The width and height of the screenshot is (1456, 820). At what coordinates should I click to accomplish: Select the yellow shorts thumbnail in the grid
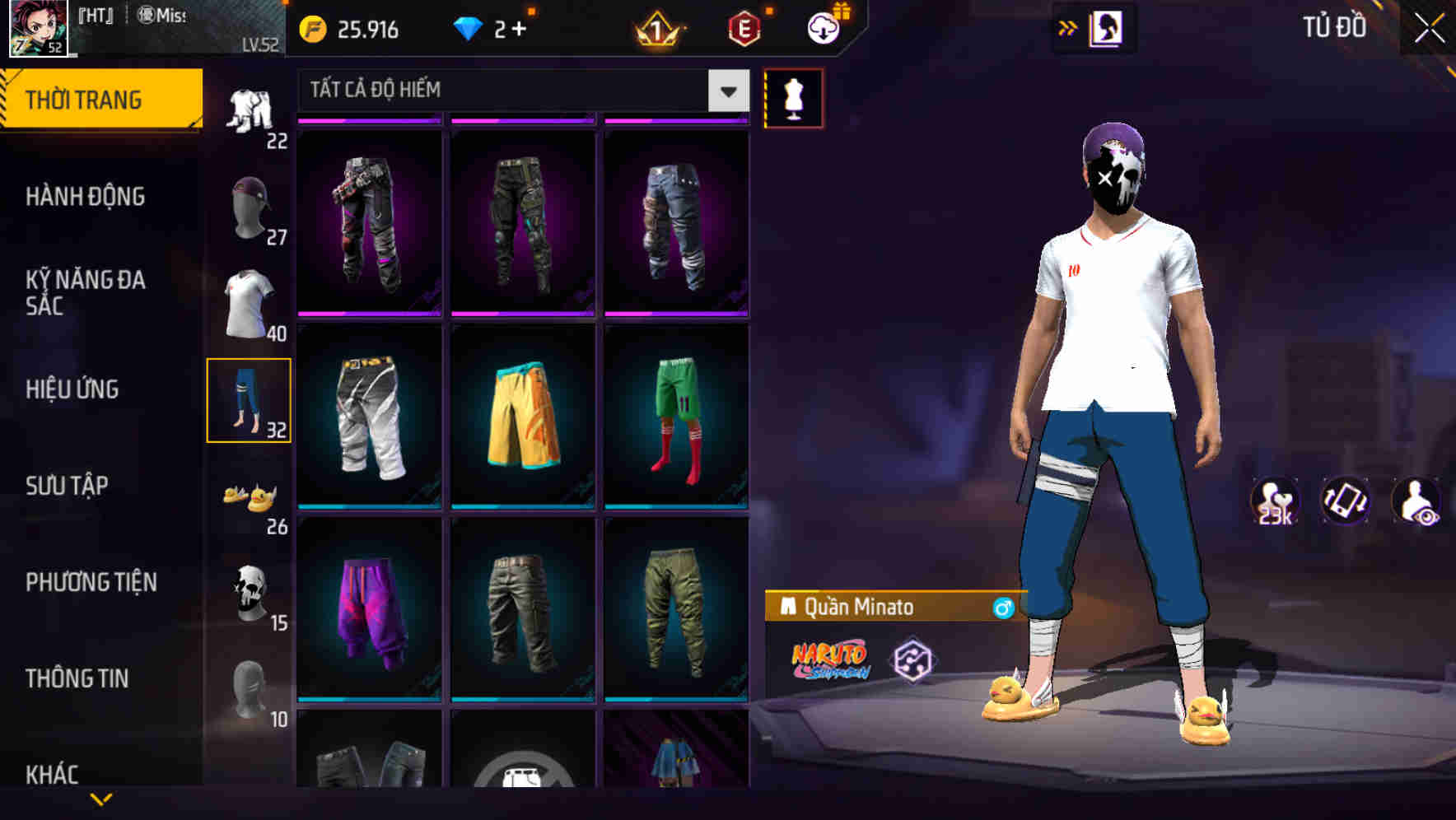(x=522, y=416)
